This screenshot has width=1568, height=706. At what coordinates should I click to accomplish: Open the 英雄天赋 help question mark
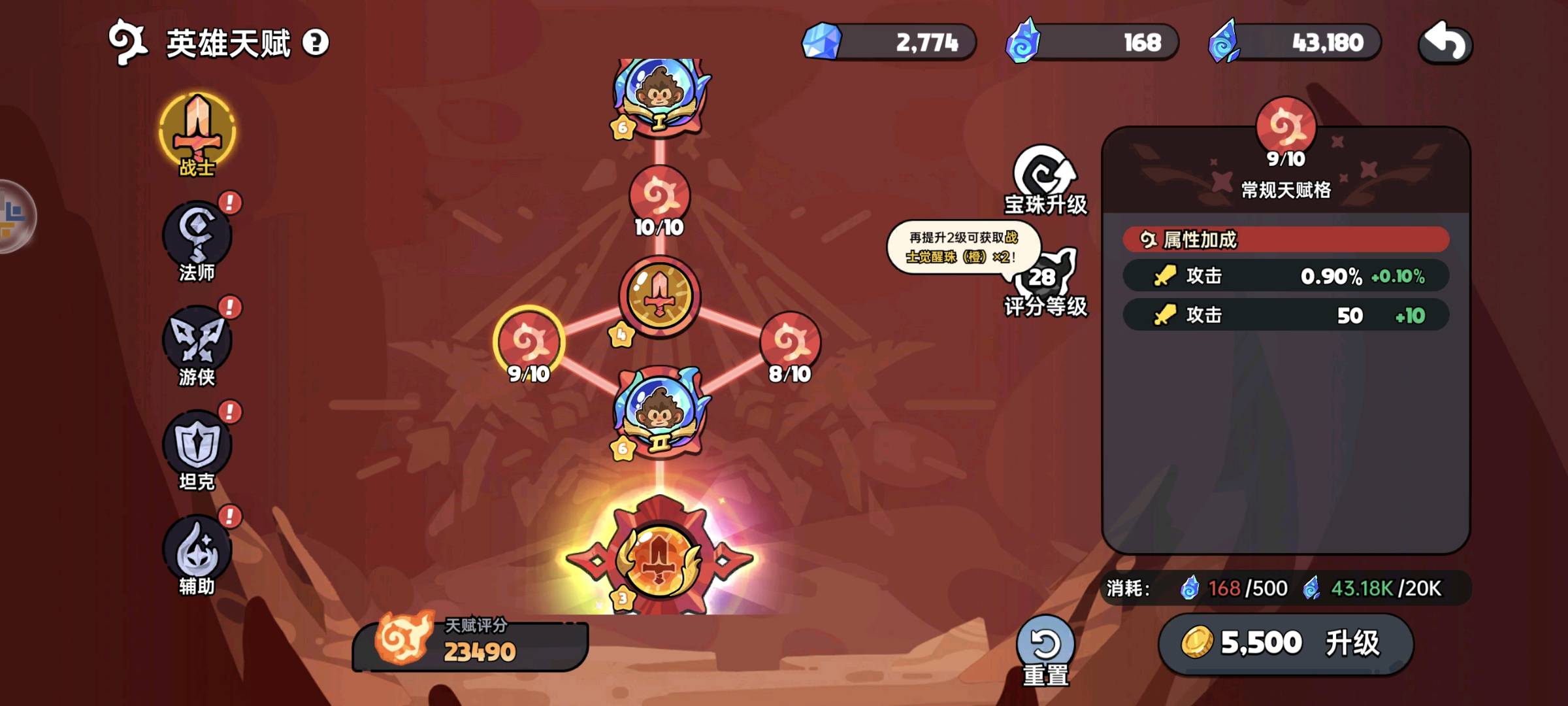(316, 43)
